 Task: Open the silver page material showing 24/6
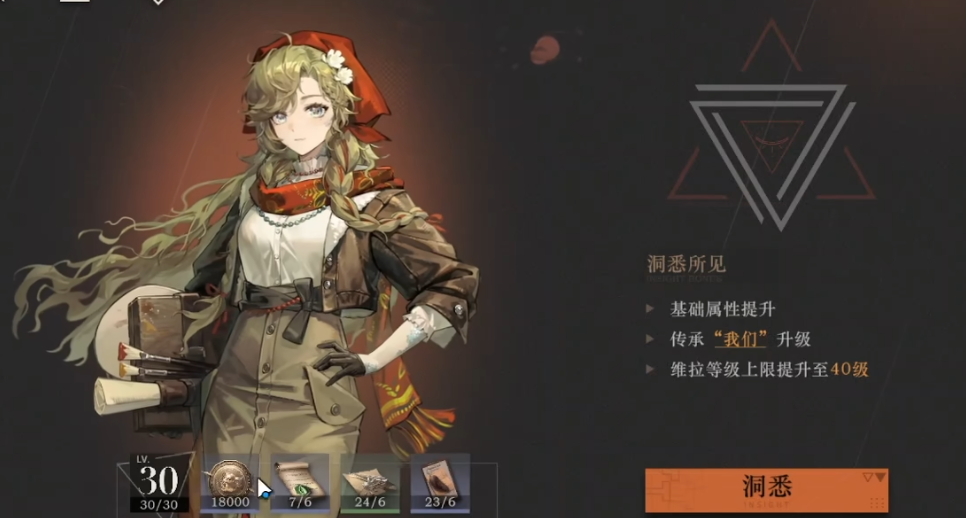(x=370, y=485)
